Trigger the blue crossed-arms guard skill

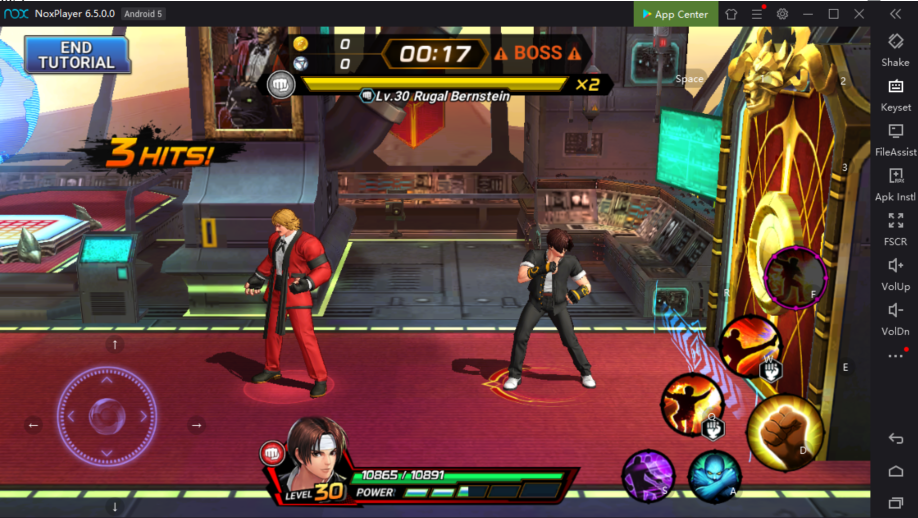[x=714, y=476]
